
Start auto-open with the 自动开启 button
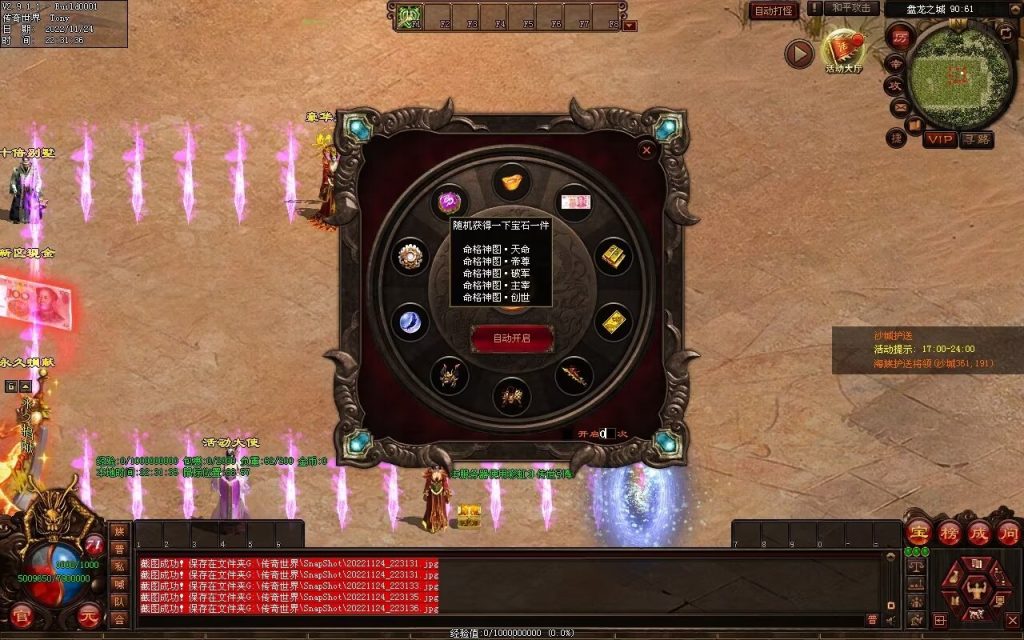pos(511,338)
